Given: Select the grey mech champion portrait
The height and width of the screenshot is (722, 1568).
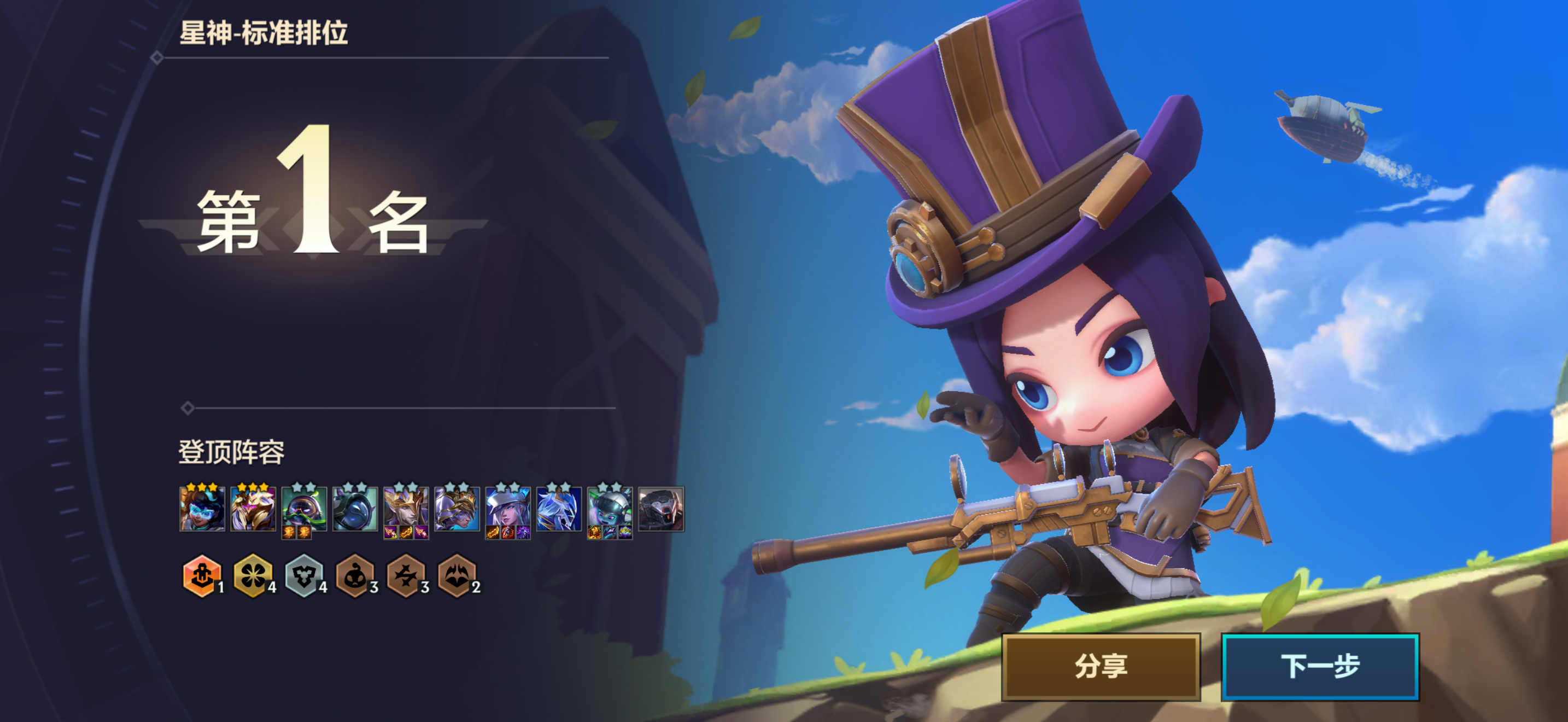Looking at the screenshot, I should [x=661, y=509].
